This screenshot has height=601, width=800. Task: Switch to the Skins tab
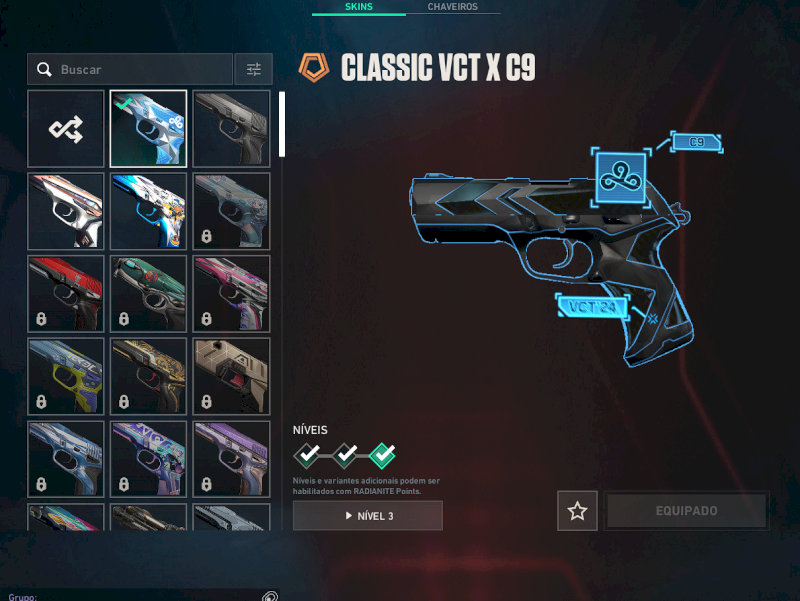pos(357,7)
